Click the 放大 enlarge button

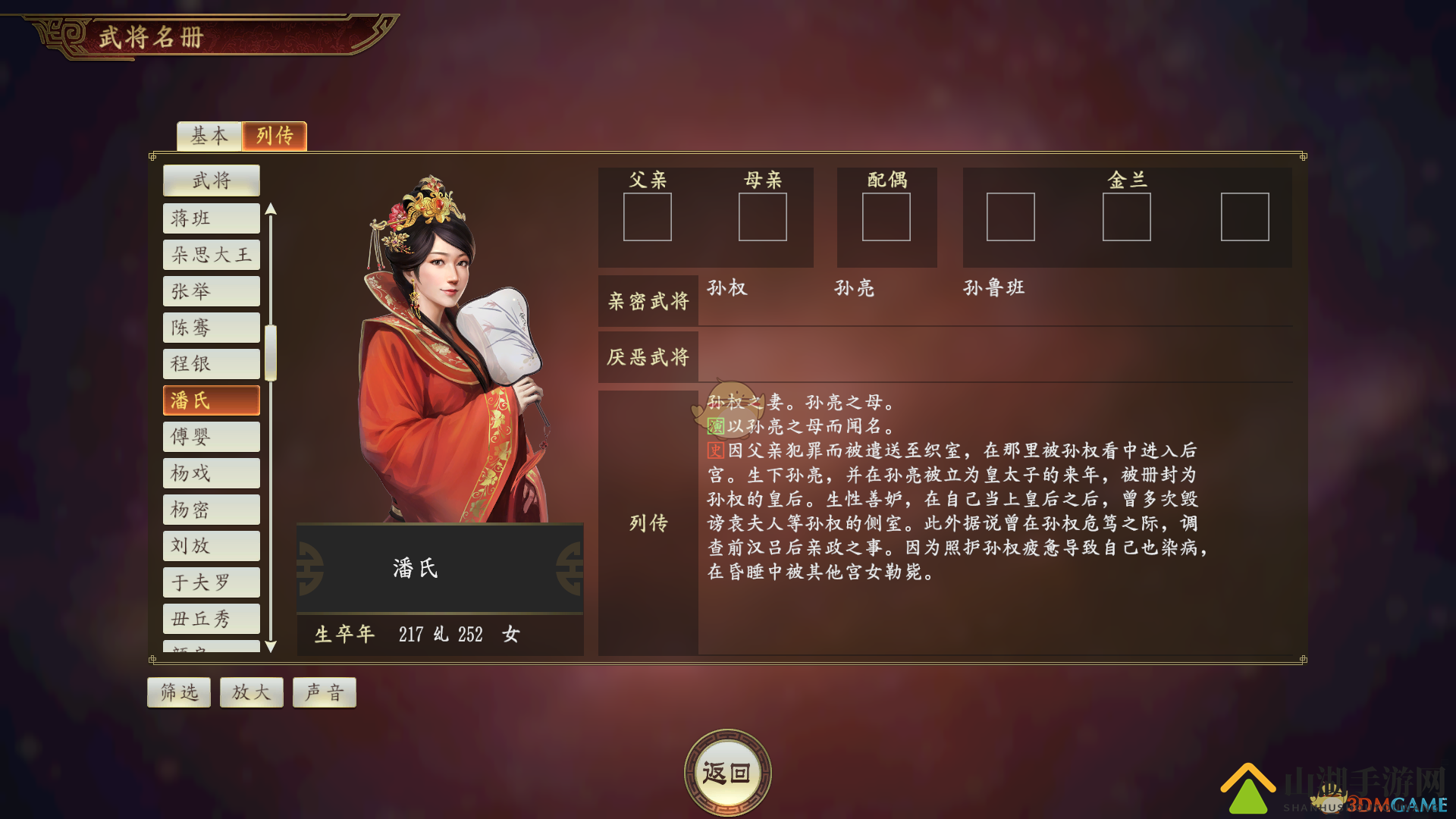coord(252,692)
